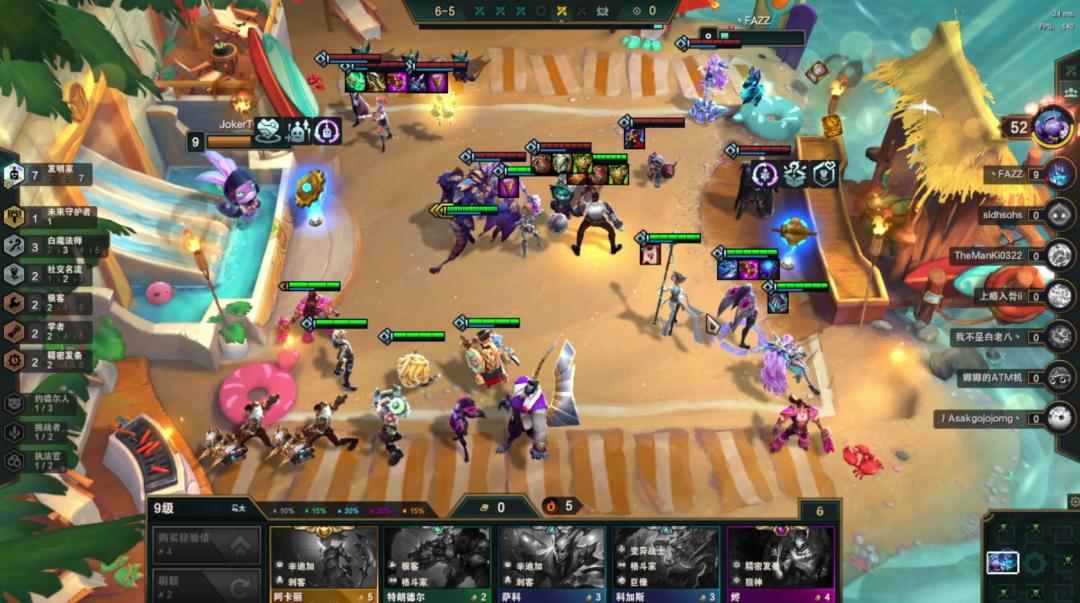Click the 购买经验值 buy XP button
This screenshot has width=1080, height=603.
coord(207,545)
